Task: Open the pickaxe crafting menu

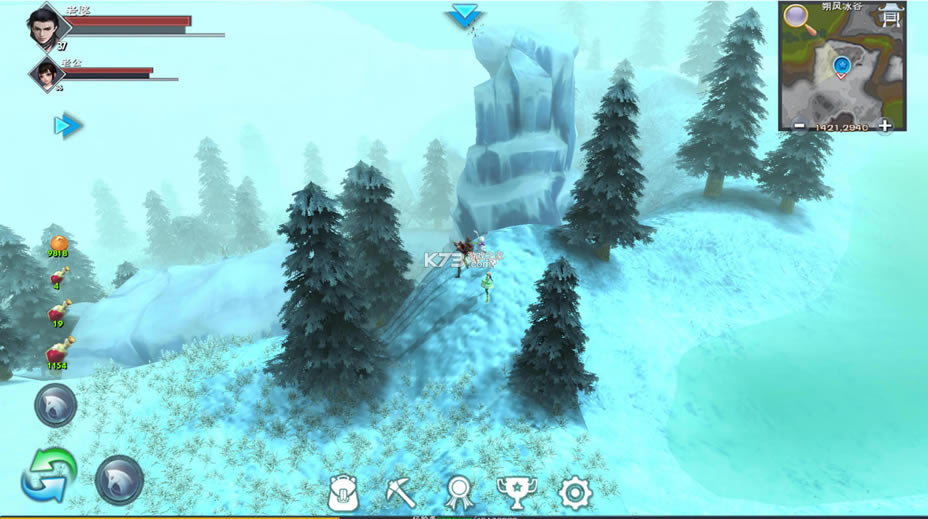Action: [x=400, y=492]
